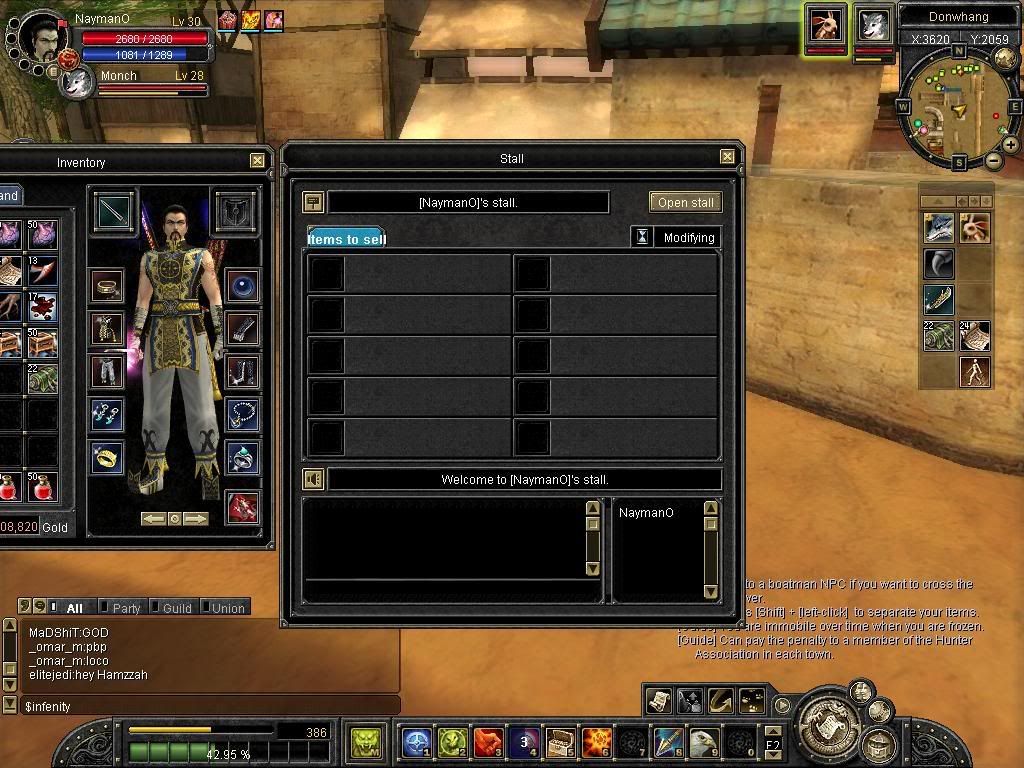Activate the fire skill in hotbar slot 6
1024x768 pixels.
[597, 742]
